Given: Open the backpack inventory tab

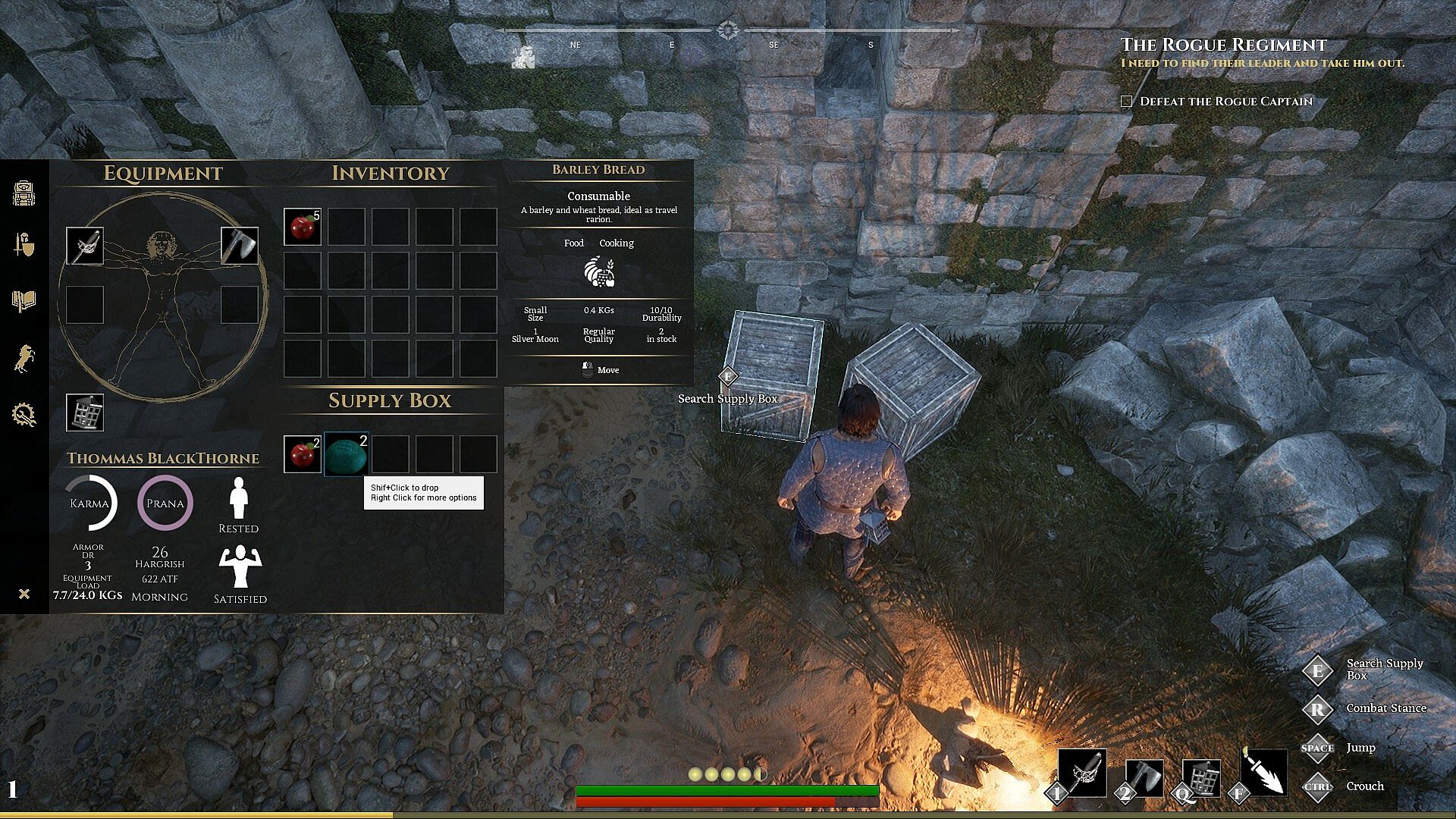Looking at the screenshot, I should [24, 193].
